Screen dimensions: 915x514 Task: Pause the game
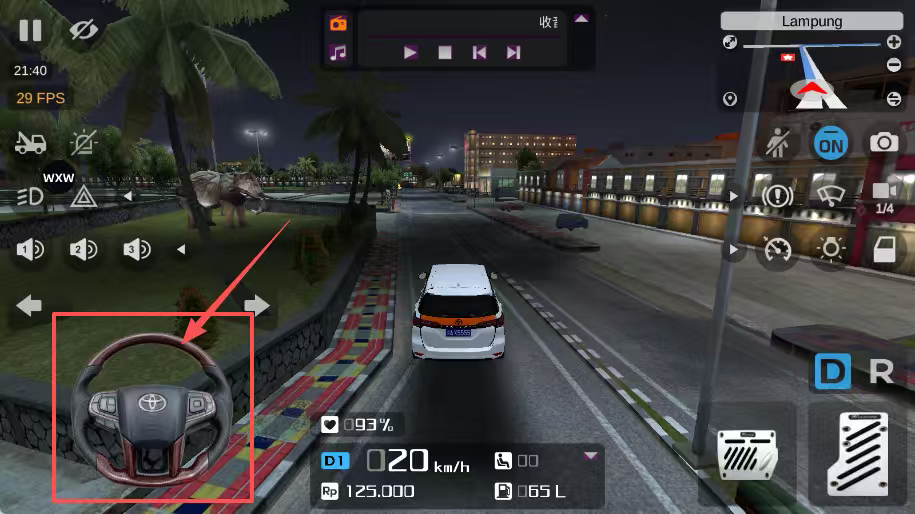coord(30,30)
